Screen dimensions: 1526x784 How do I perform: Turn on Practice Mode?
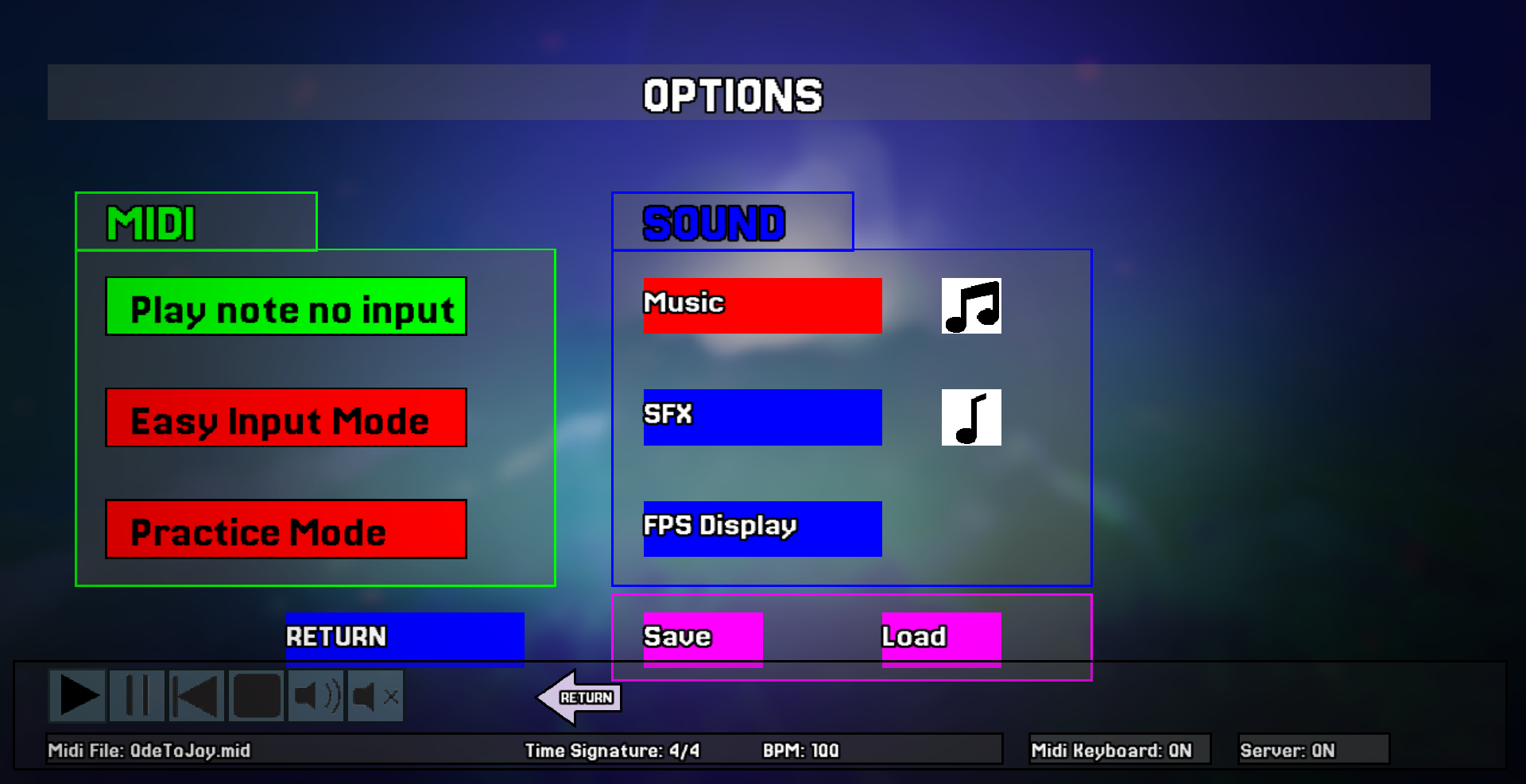[286, 530]
